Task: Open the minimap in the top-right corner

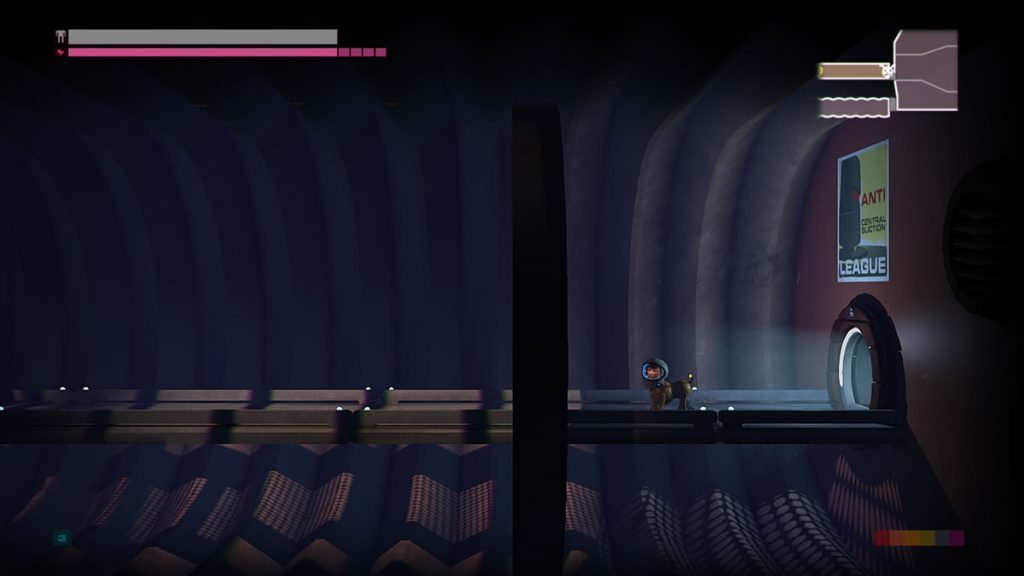Action: (x=889, y=73)
